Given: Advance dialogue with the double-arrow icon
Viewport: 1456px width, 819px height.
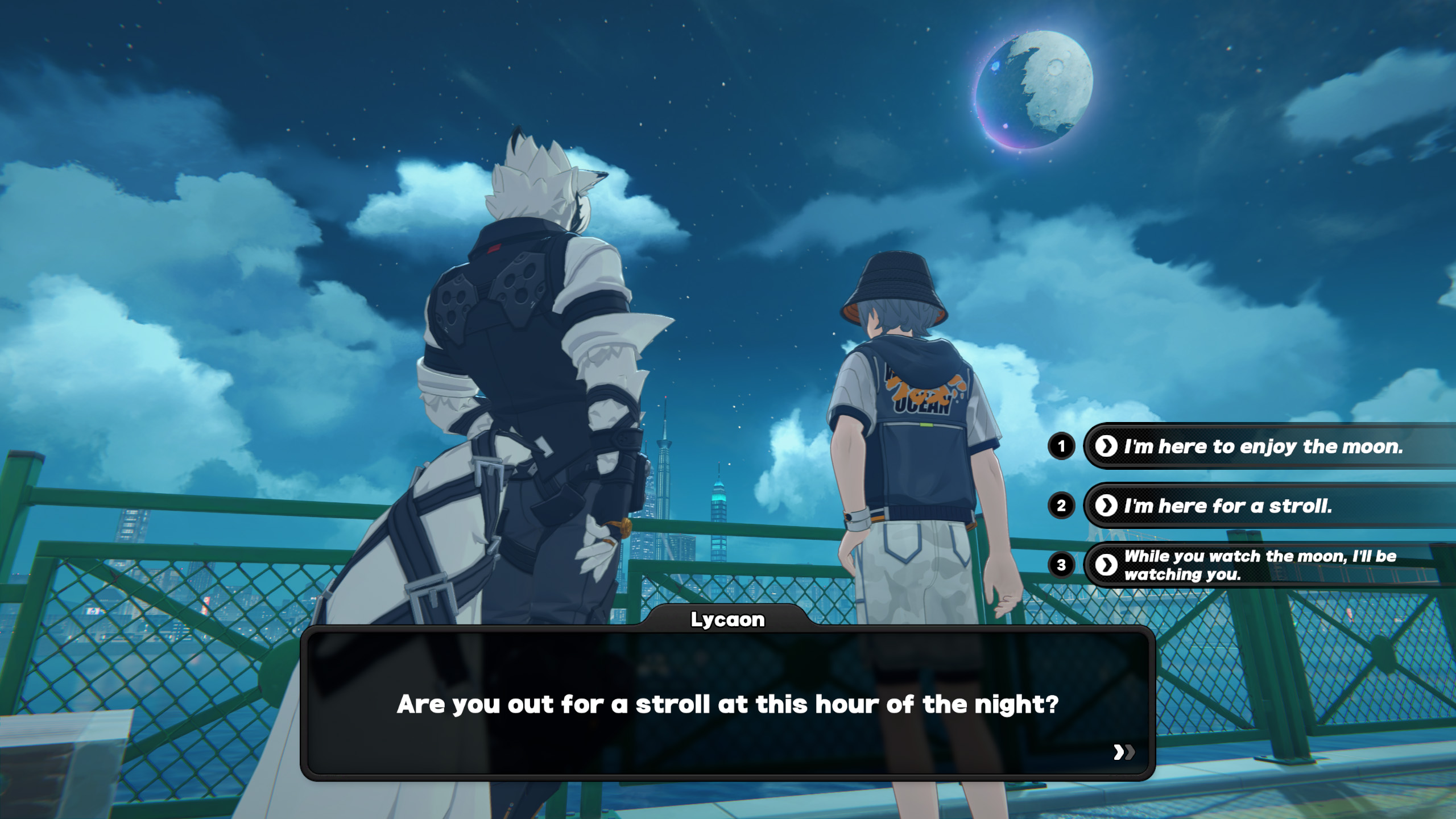Looking at the screenshot, I should 1123,752.
